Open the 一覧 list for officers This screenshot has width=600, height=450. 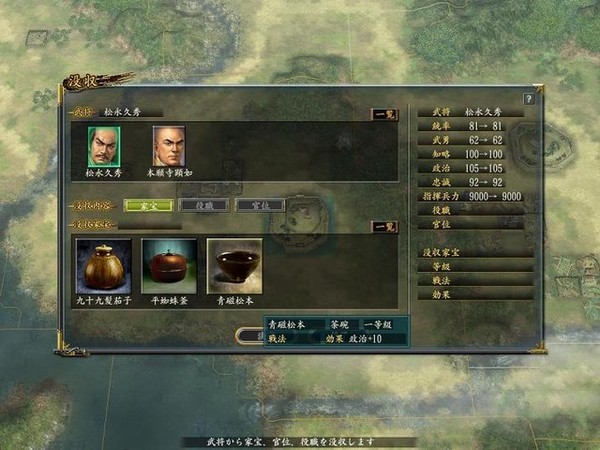(383, 114)
